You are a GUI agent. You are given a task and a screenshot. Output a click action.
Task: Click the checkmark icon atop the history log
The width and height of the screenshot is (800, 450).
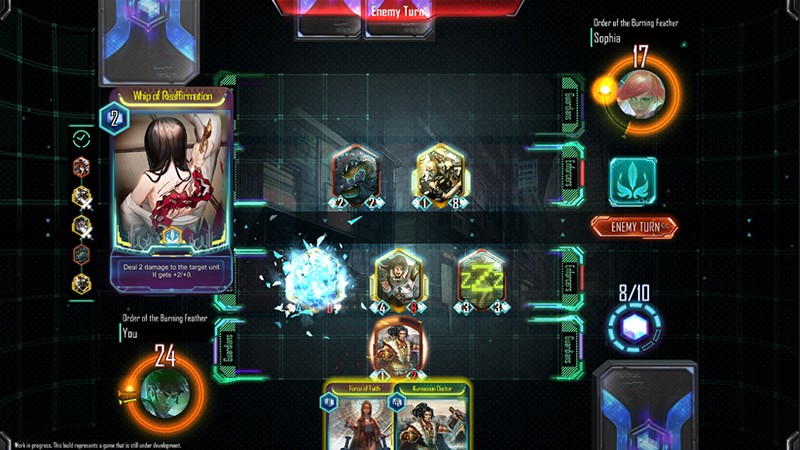(x=82, y=138)
